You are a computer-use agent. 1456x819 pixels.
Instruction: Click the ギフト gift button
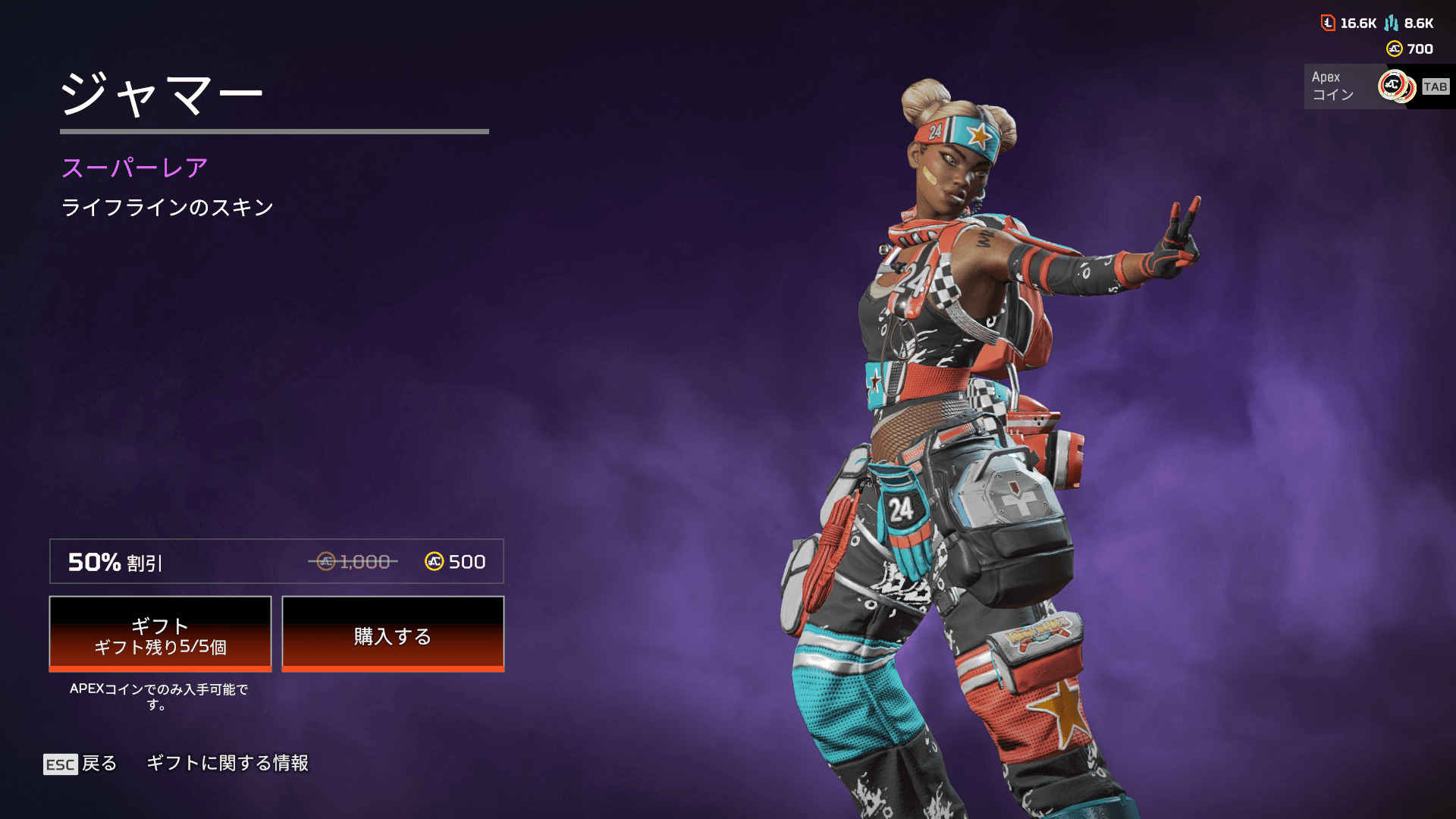coord(160,634)
